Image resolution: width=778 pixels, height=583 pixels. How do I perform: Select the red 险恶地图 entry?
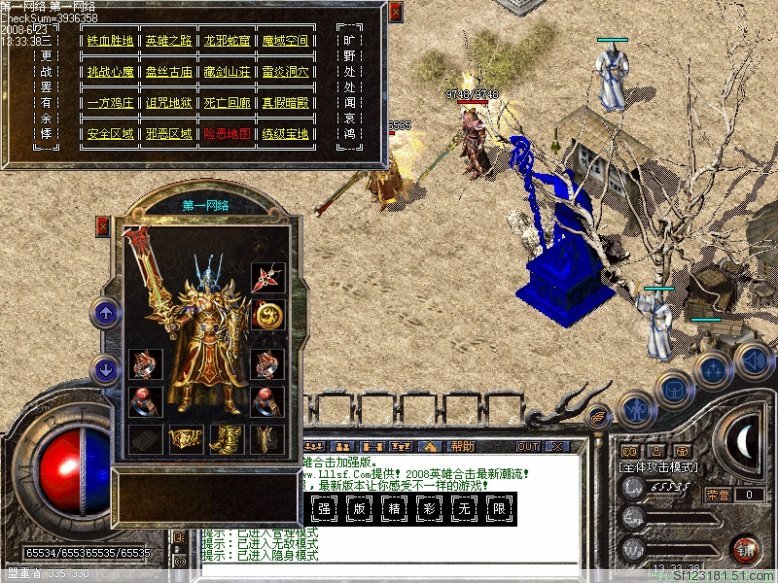pyautogui.click(x=228, y=134)
